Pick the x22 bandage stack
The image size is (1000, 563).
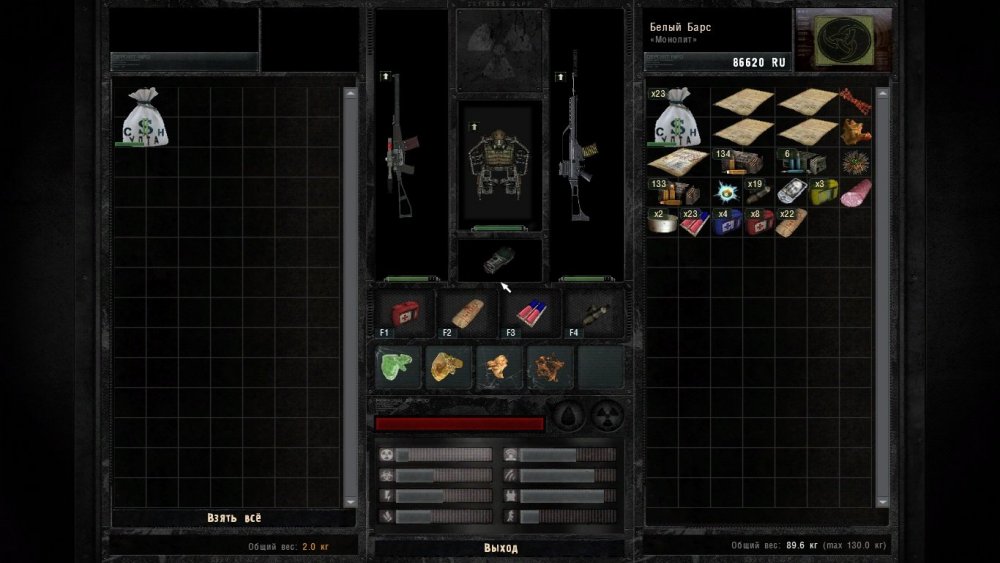point(792,221)
